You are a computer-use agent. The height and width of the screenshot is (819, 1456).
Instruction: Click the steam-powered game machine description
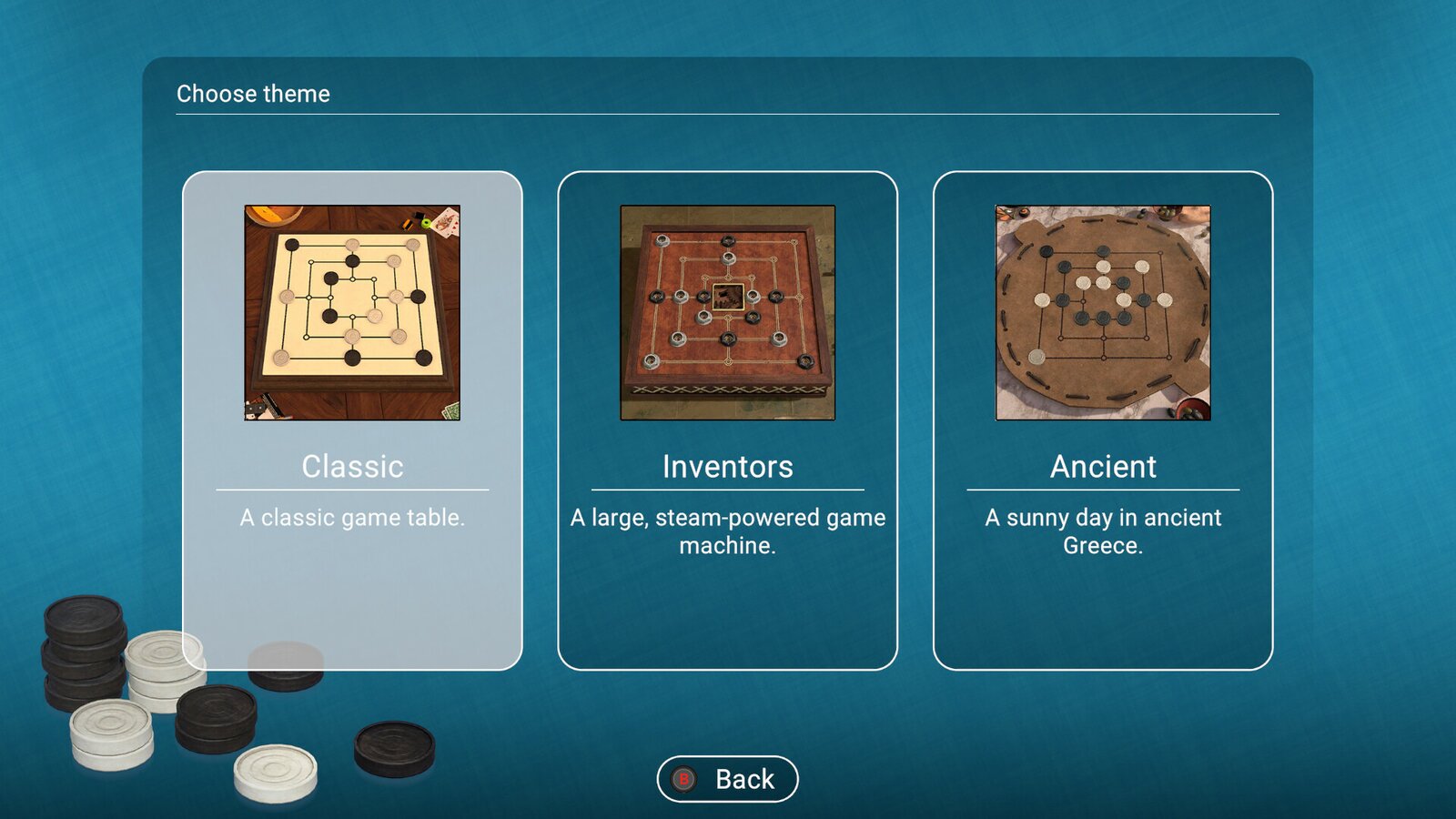(x=727, y=531)
